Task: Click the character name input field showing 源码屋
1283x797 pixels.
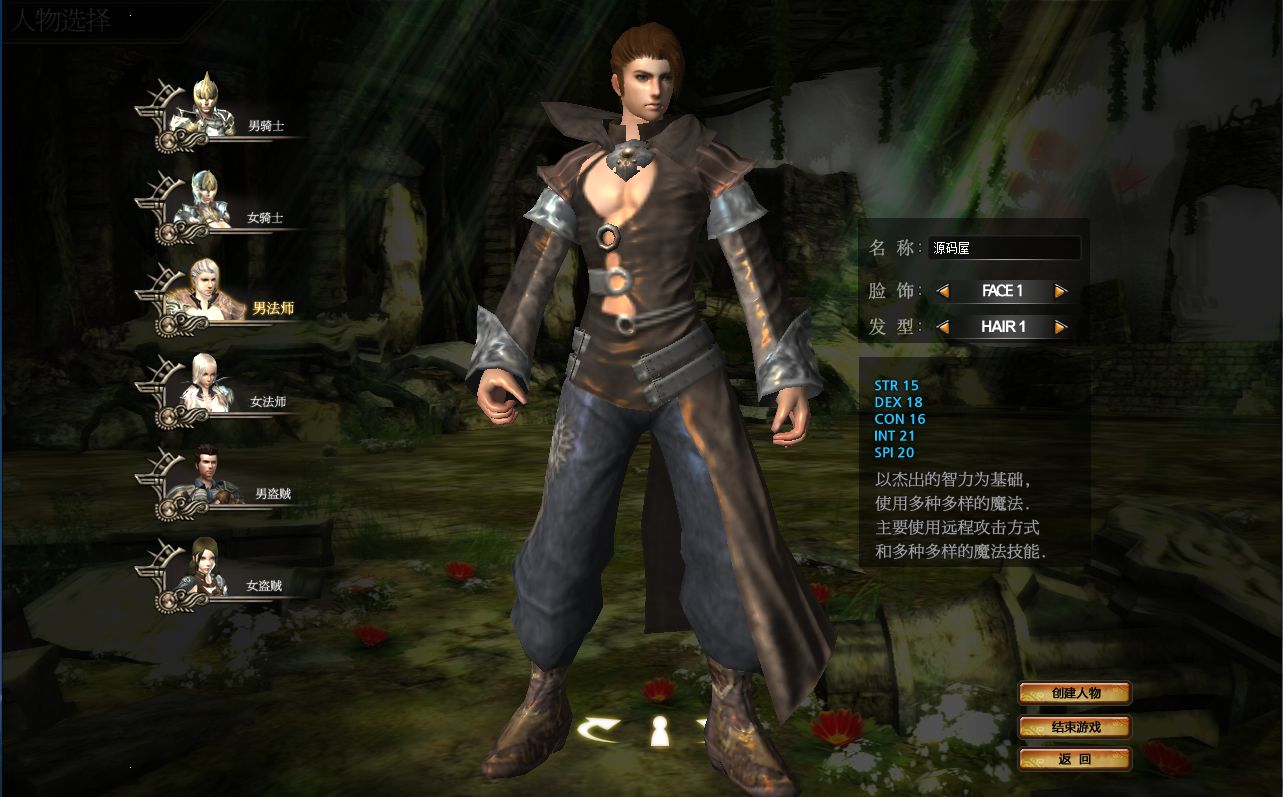Action: point(1005,247)
